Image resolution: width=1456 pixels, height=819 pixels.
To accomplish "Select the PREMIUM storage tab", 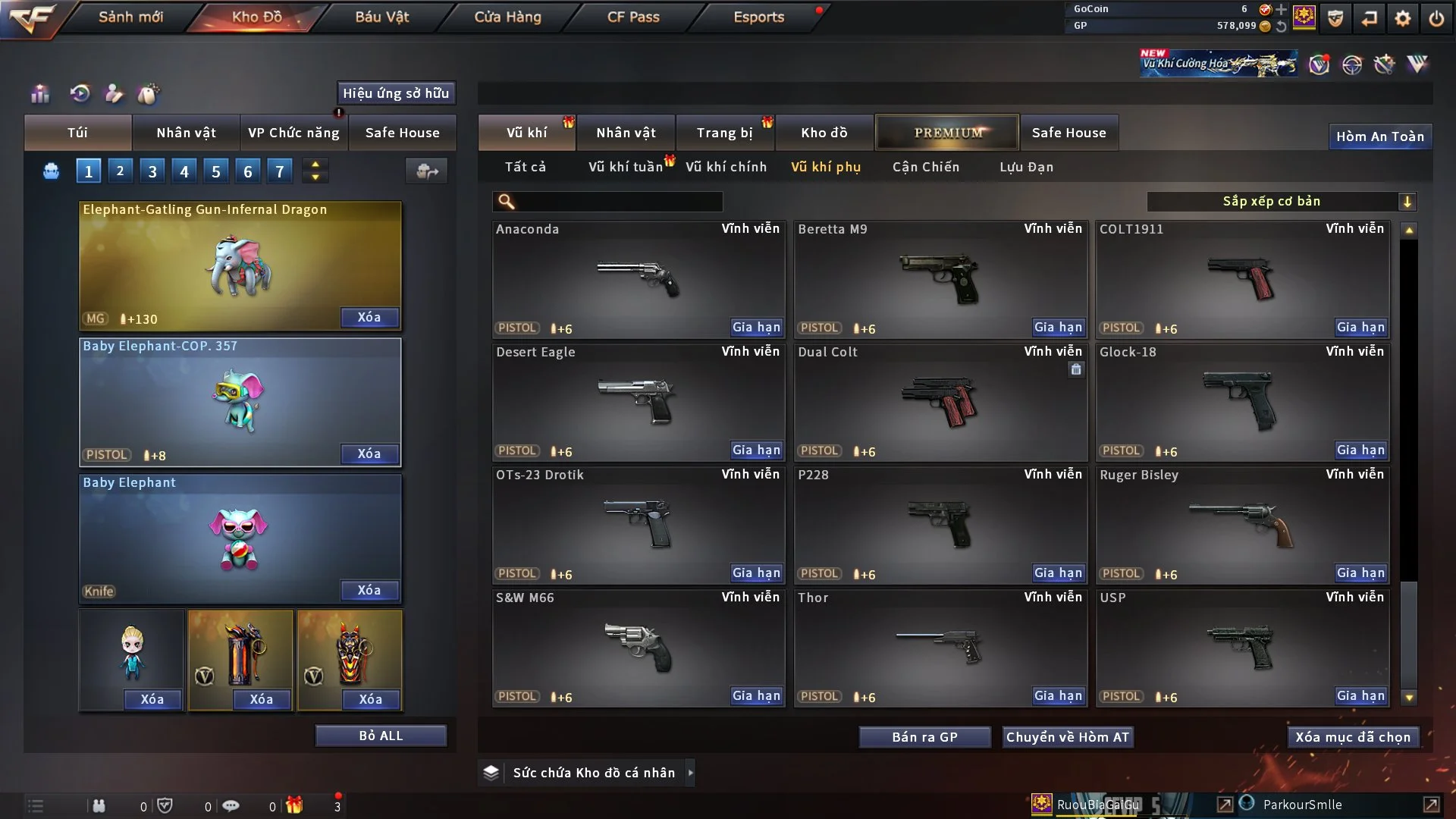I will [947, 133].
